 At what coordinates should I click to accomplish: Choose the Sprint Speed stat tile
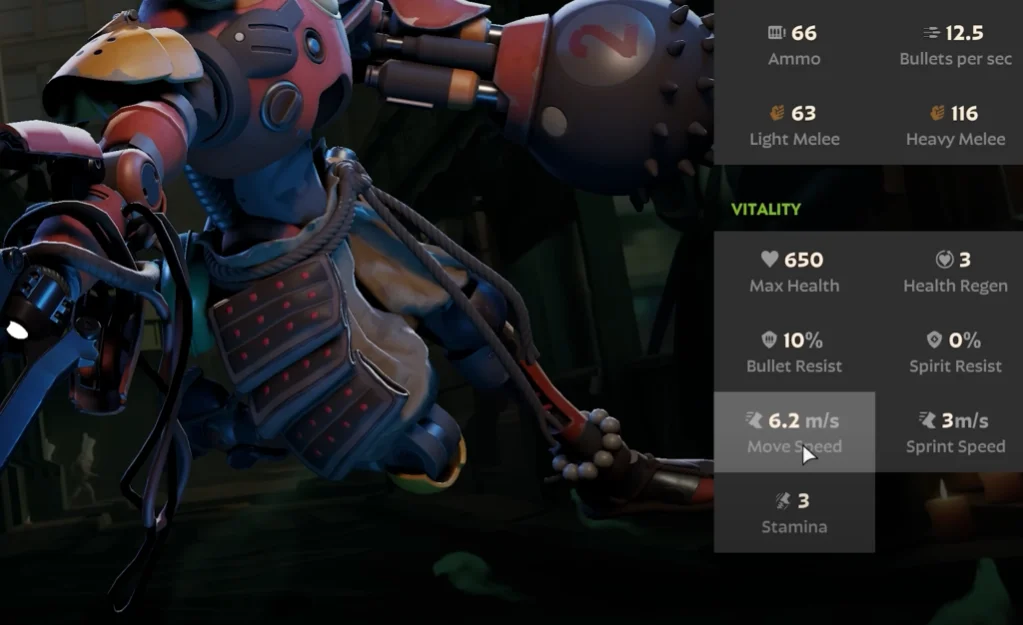point(955,432)
